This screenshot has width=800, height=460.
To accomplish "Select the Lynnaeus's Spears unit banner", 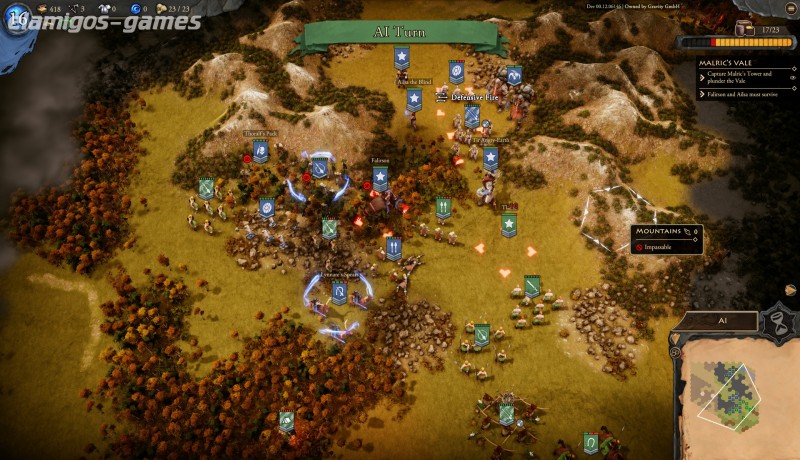I will point(339,292).
